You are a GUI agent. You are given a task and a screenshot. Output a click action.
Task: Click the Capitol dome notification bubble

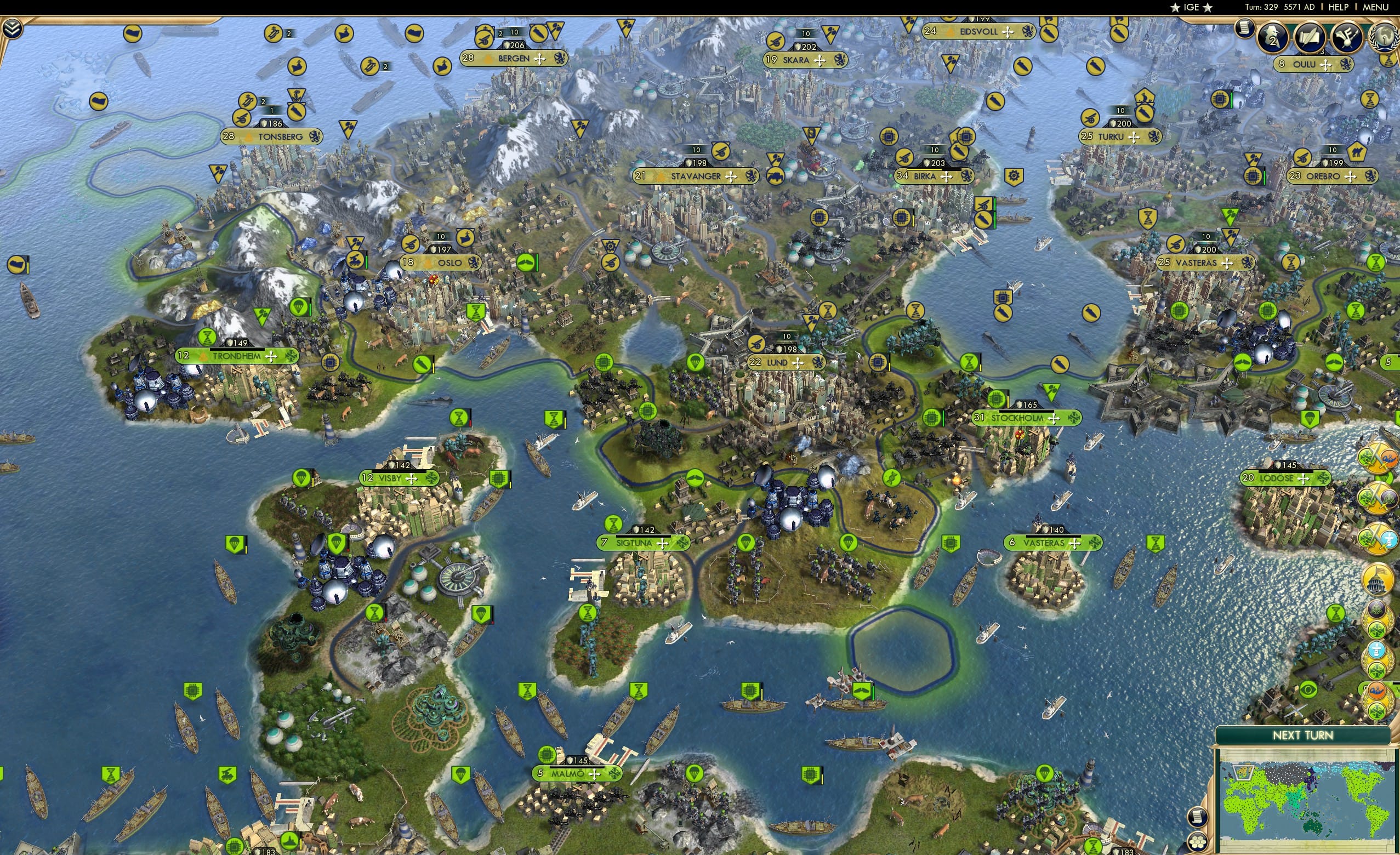click(x=1377, y=578)
